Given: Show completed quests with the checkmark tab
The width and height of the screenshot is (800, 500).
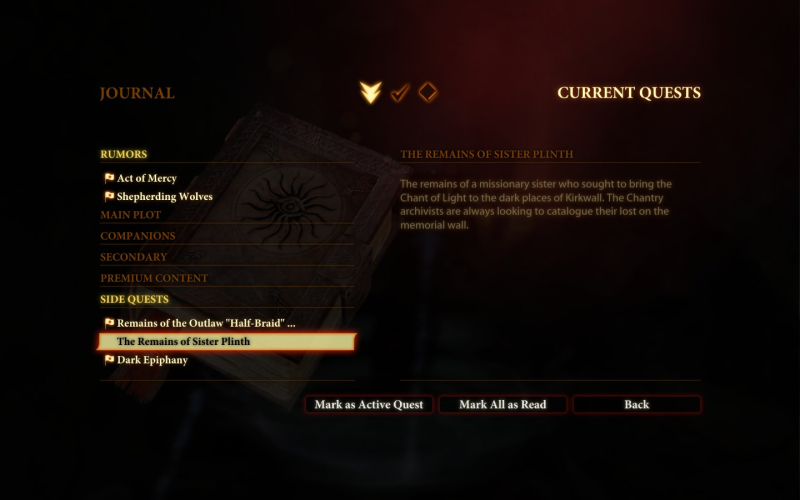Looking at the screenshot, I should pyautogui.click(x=400, y=93).
